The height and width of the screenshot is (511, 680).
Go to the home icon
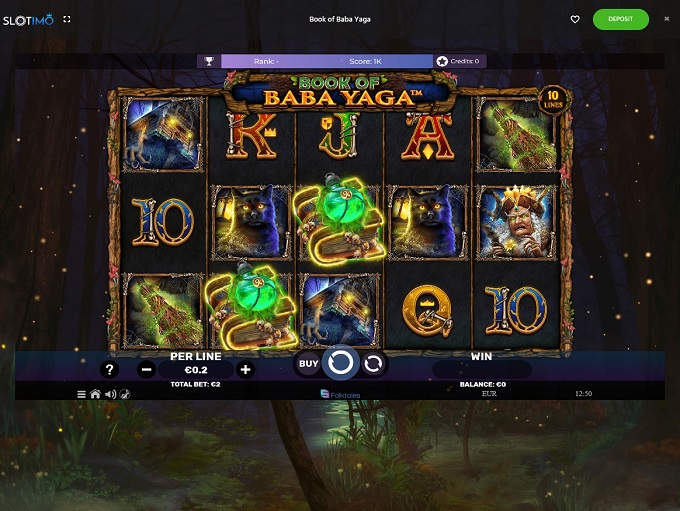coord(95,394)
